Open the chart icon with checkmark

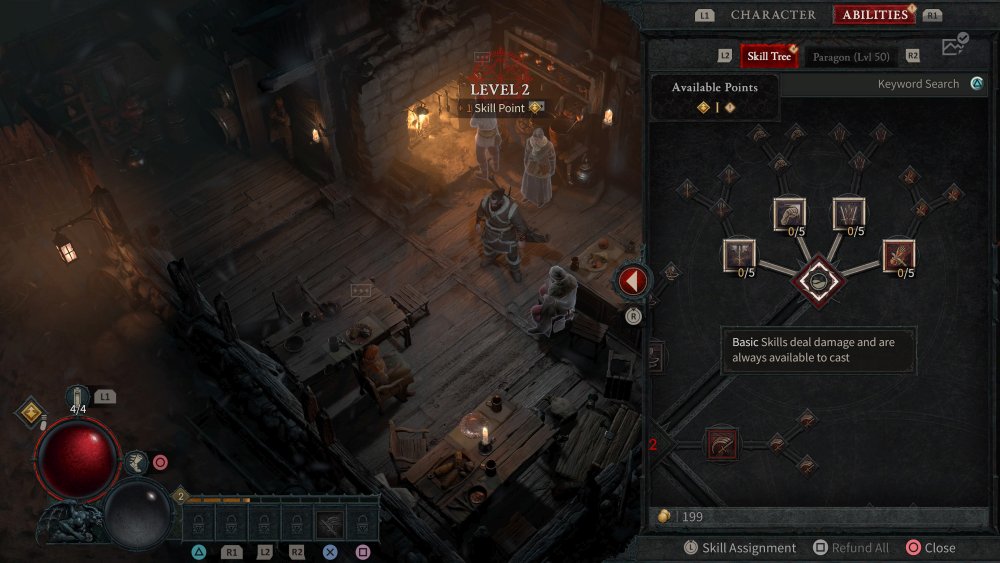[x=955, y=46]
